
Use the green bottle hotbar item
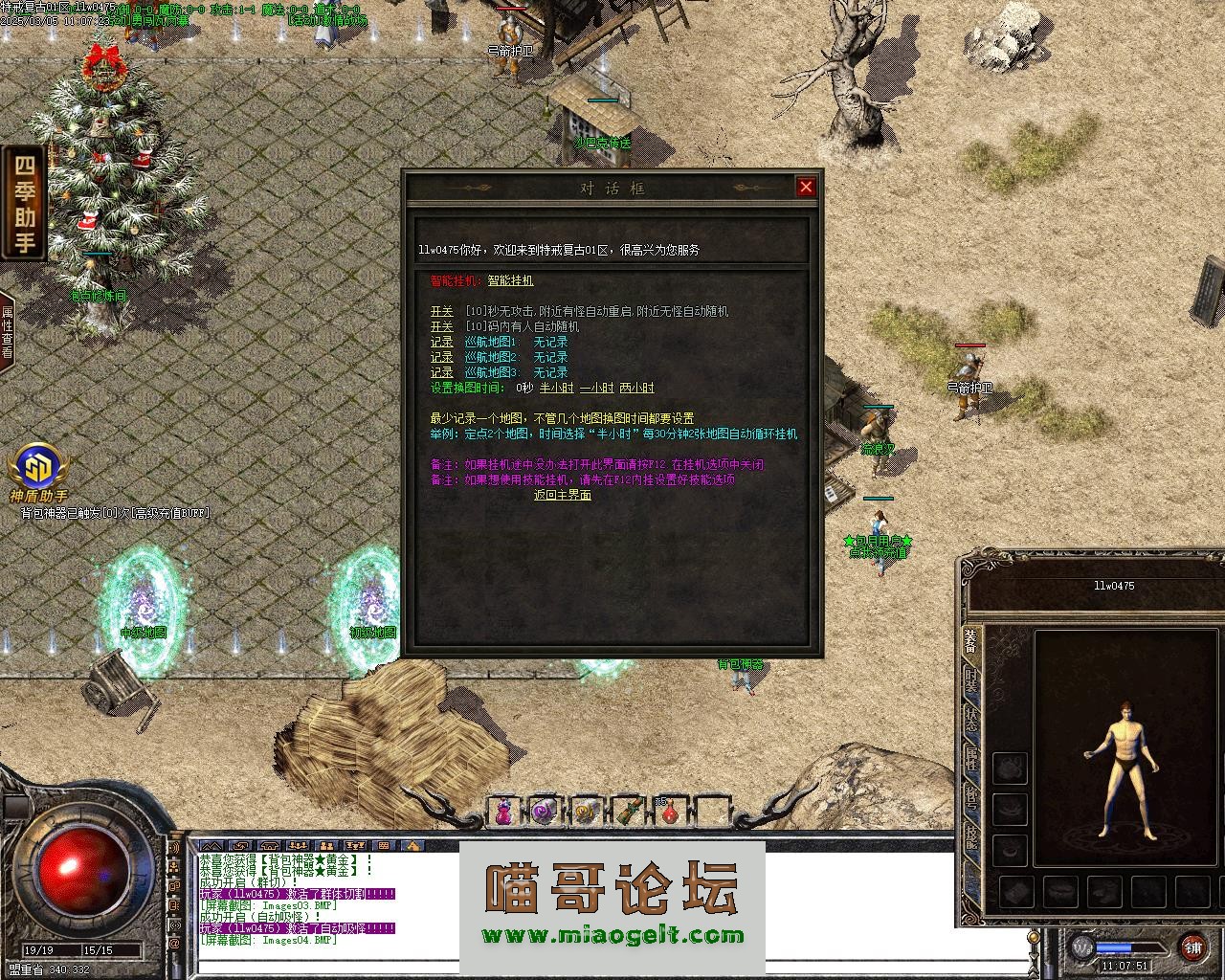pos(628,813)
